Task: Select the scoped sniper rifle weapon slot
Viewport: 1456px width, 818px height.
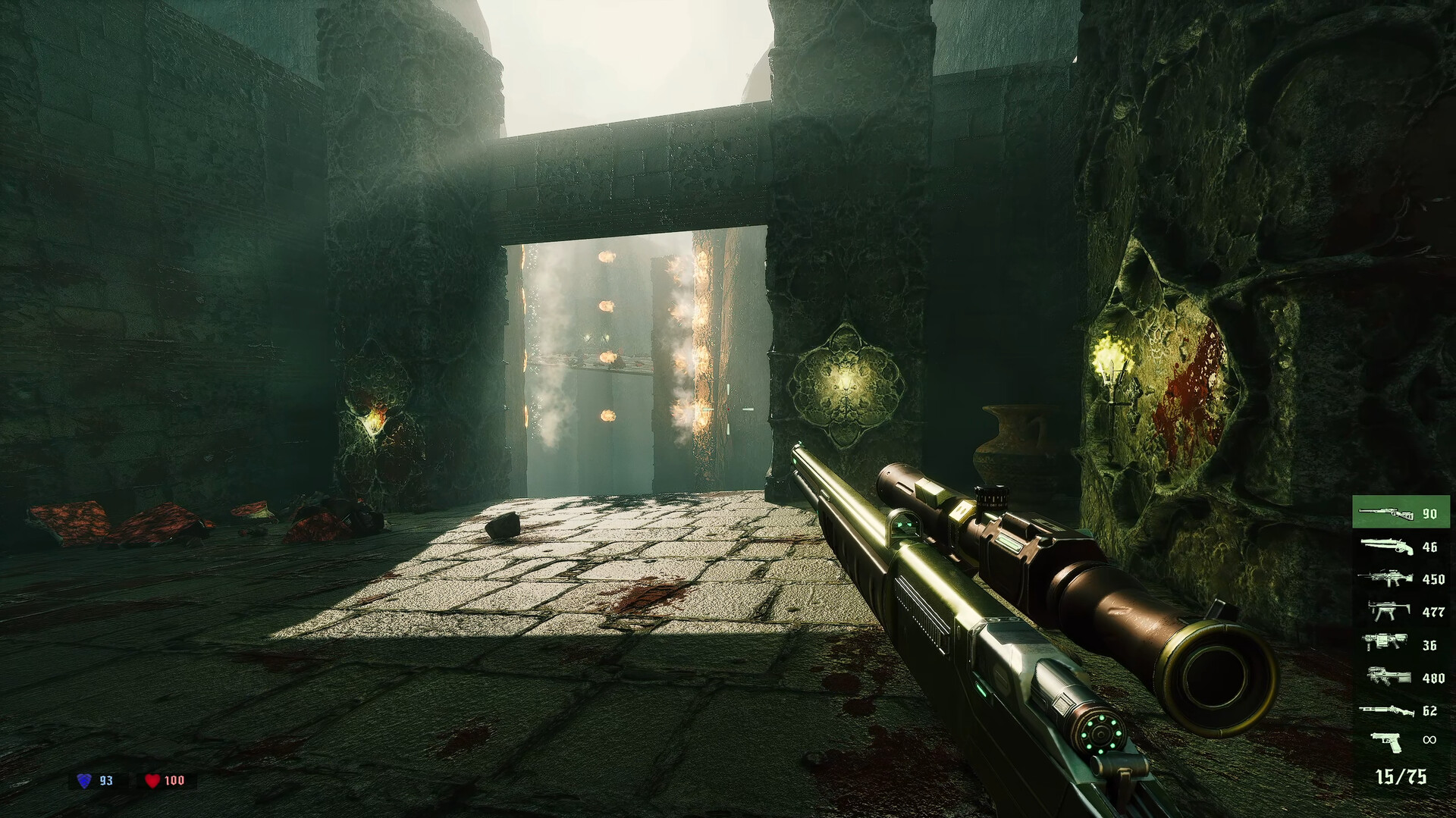Action: click(x=1400, y=513)
